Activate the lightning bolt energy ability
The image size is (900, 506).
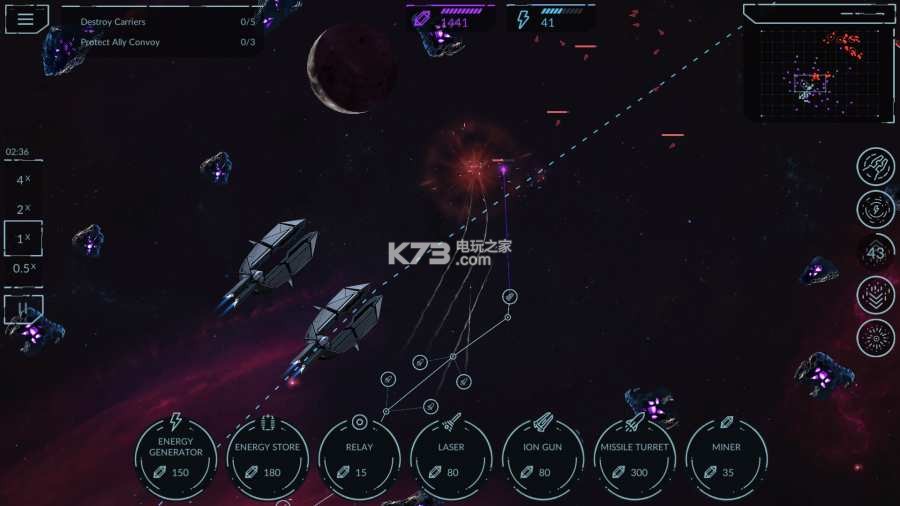click(876, 209)
